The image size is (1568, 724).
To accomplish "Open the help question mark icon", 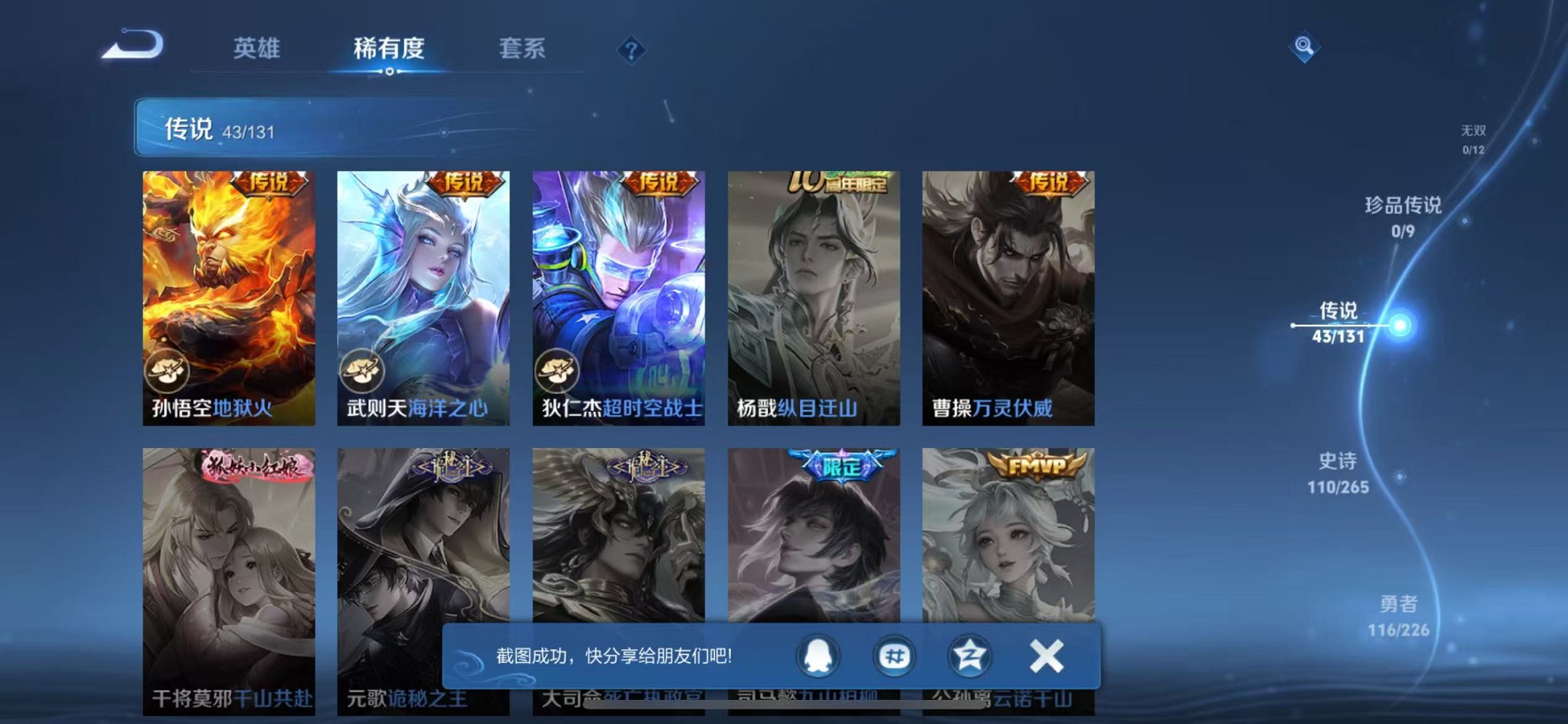I will [631, 50].
